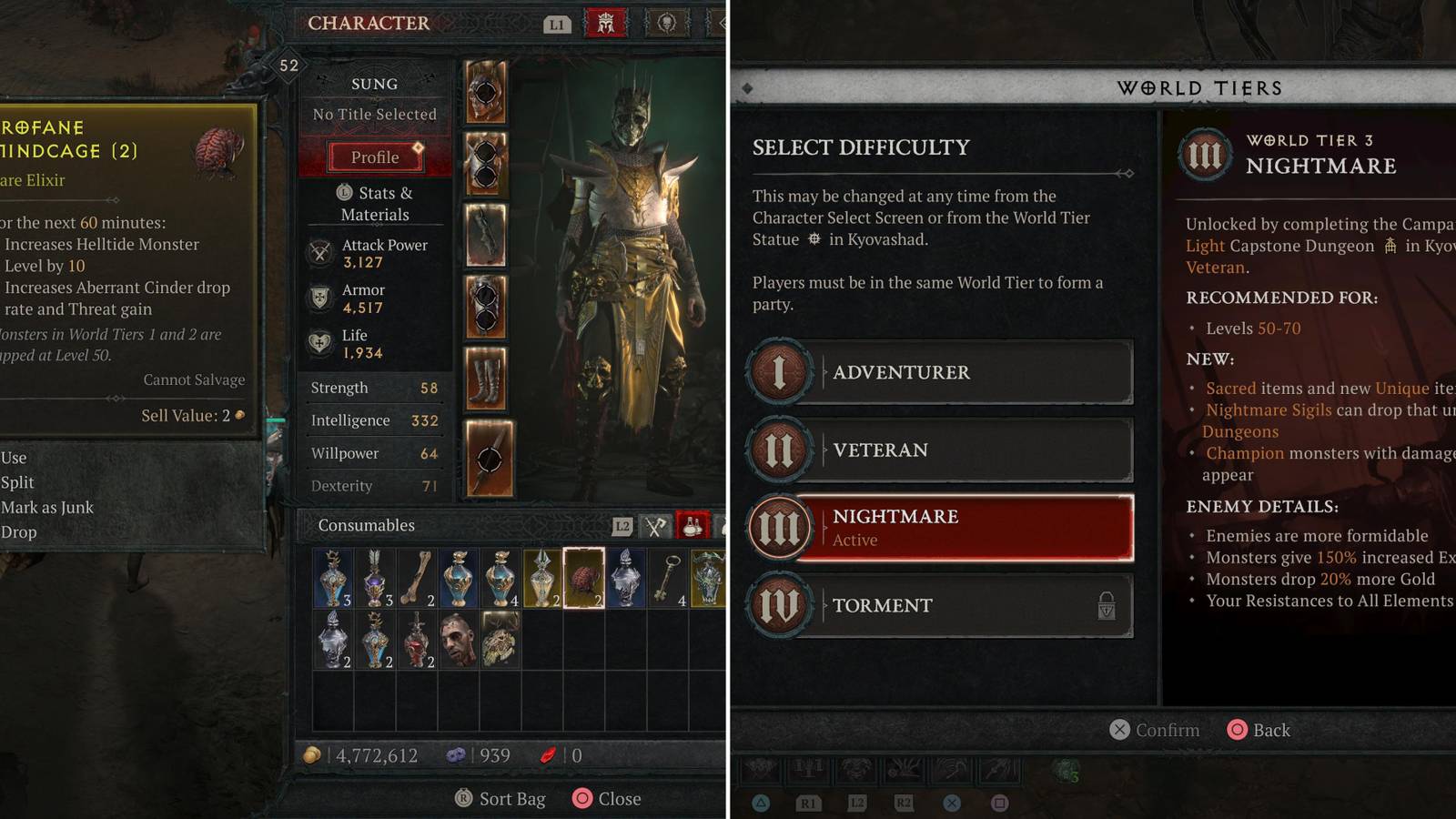Click the Nightmare 'III' medallion badge
The width and height of the screenshot is (1456, 819).
[x=780, y=527]
